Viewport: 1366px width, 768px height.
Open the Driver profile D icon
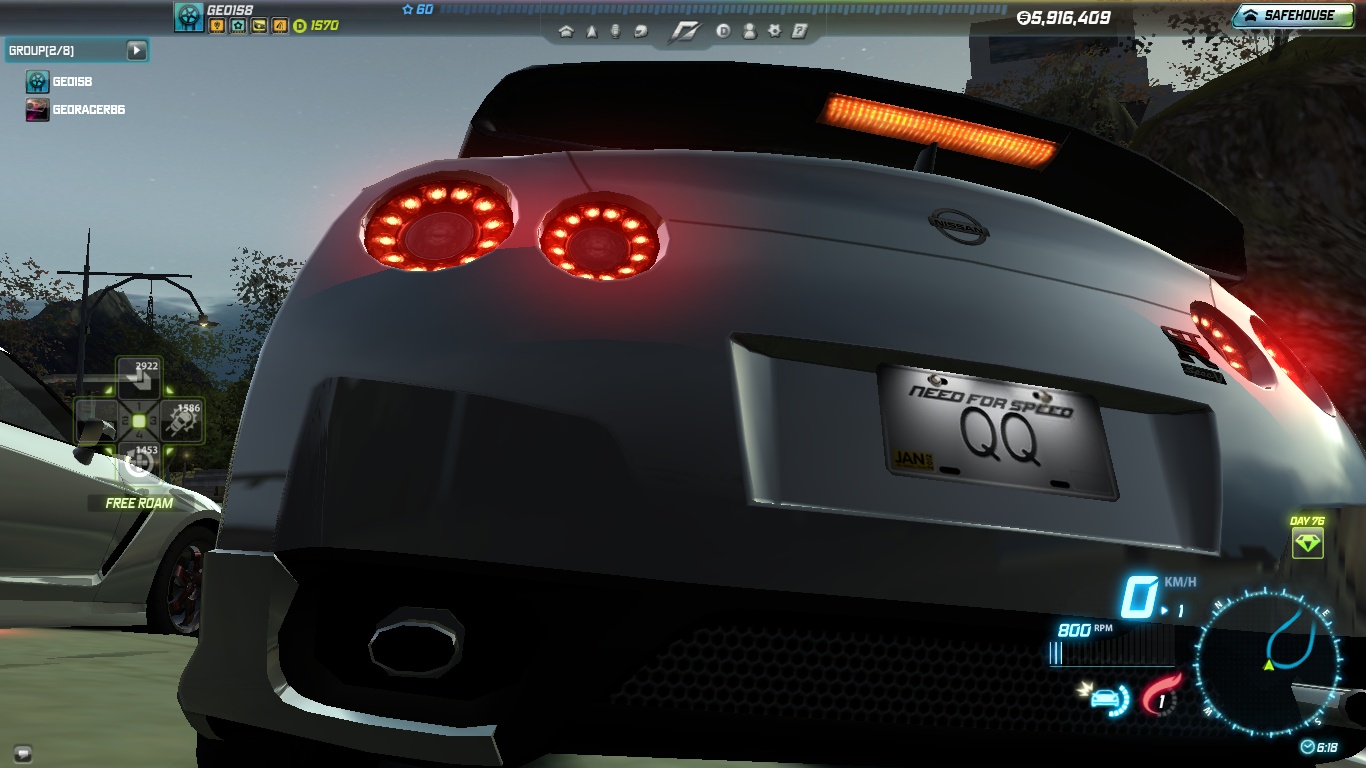tap(724, 31)
